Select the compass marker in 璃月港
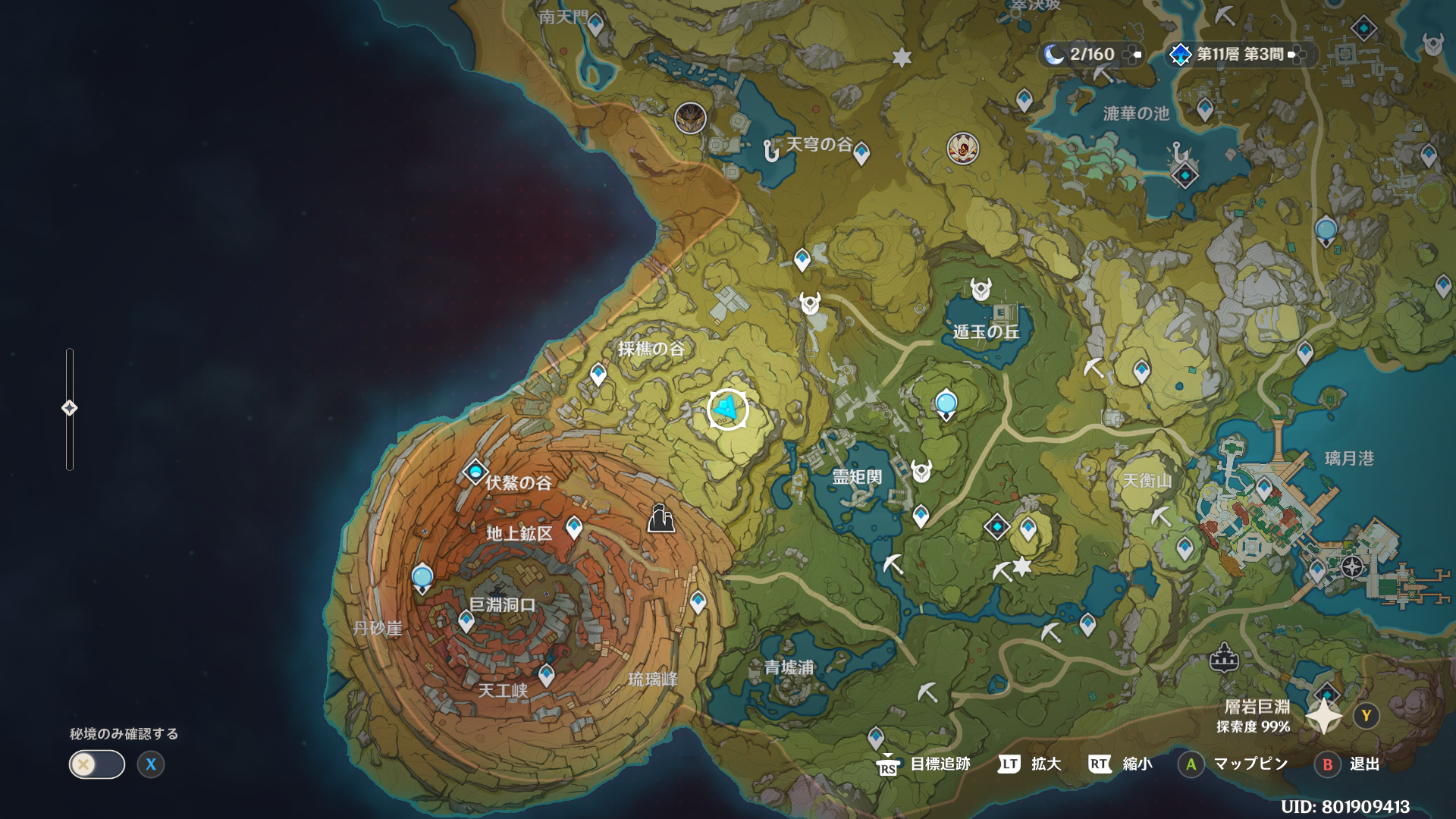Screen dimensions: 1456x819 (1352, 566)
